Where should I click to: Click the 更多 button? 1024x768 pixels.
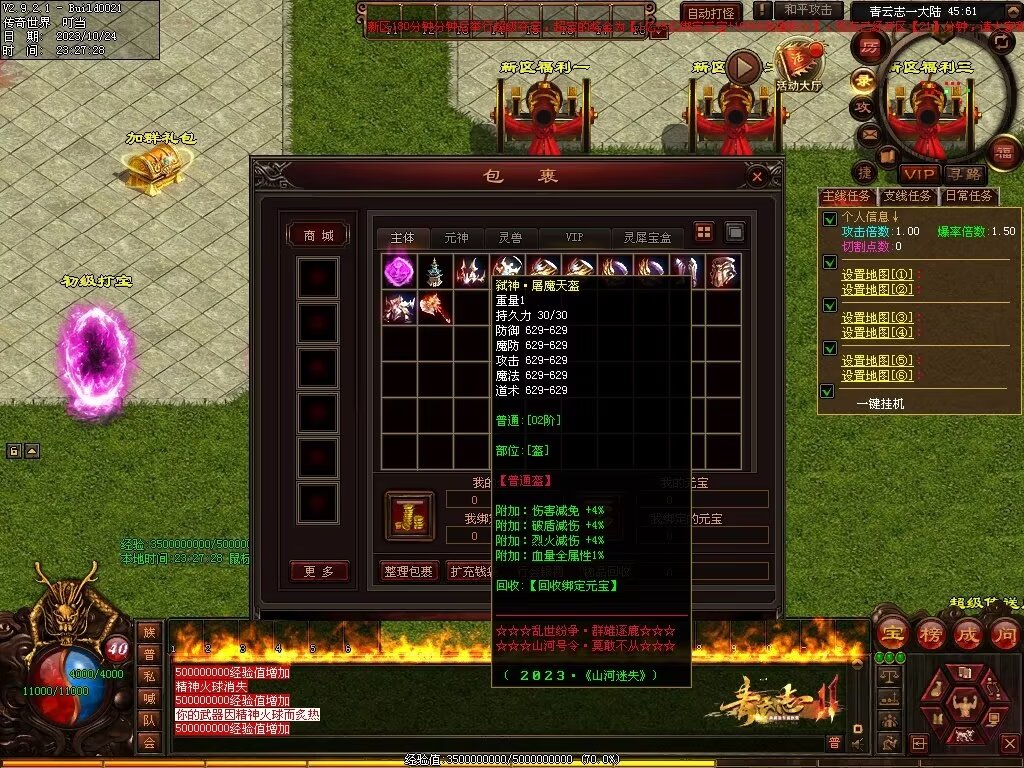coord(319,571)
